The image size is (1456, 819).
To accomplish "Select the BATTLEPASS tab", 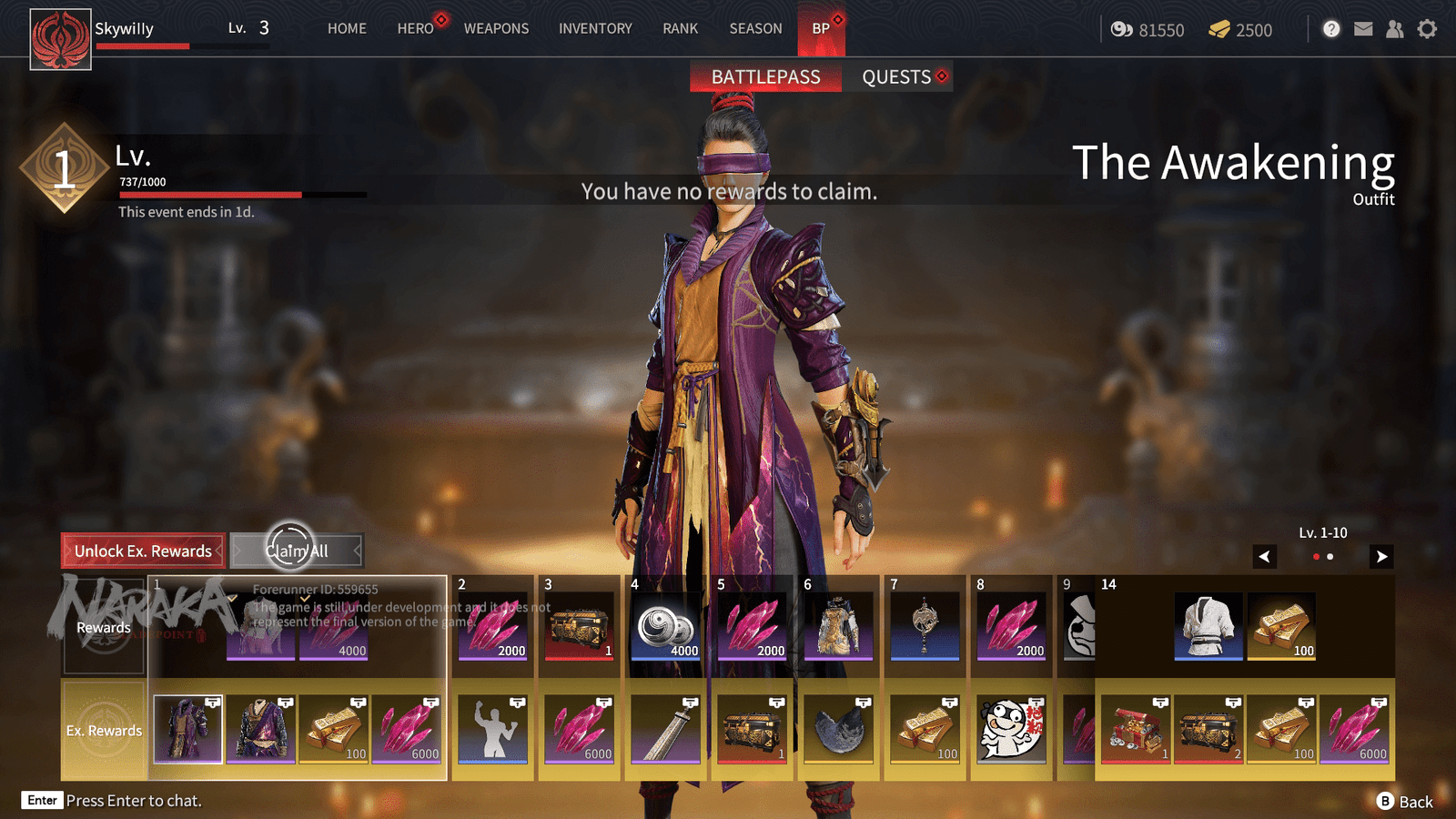I will 765,77.
